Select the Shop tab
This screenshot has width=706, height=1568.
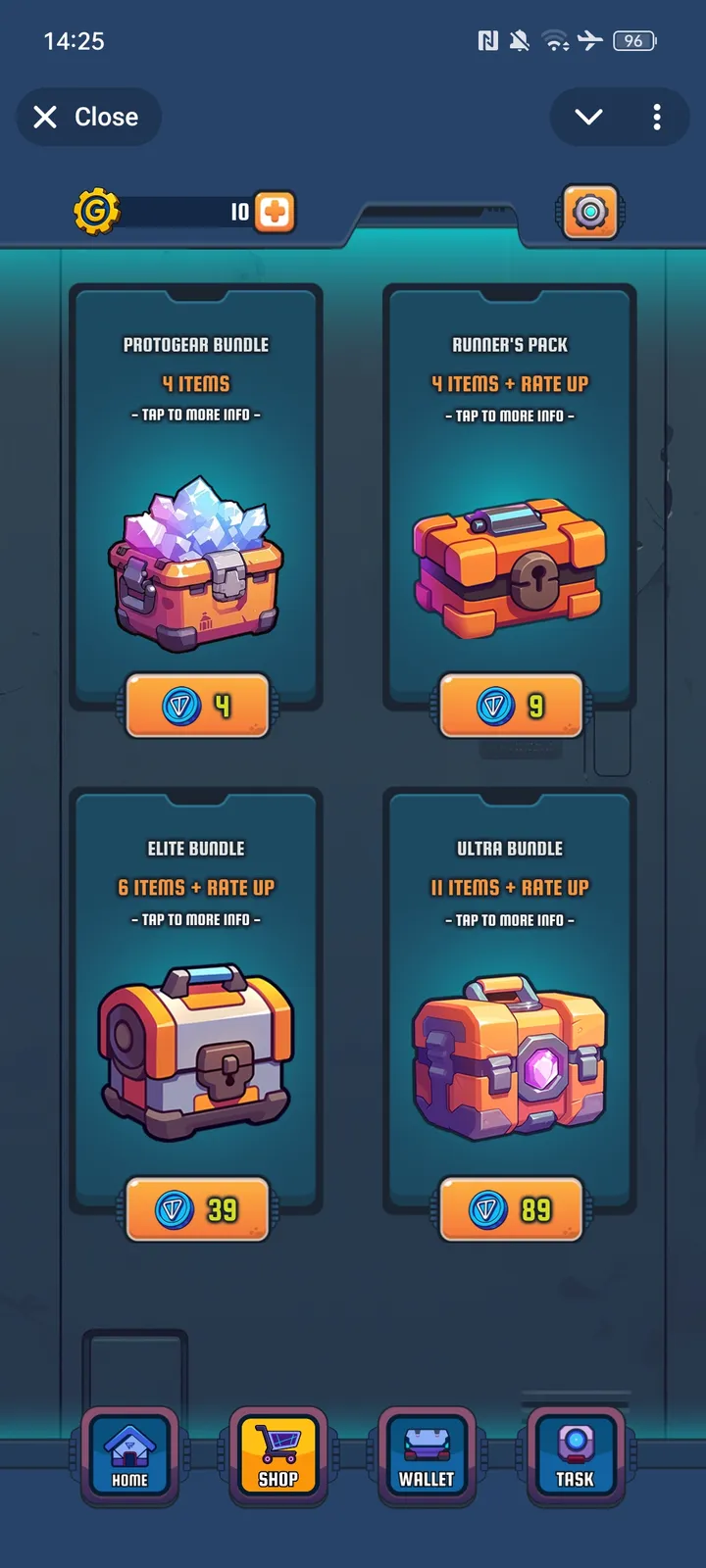pos(278,1455)
